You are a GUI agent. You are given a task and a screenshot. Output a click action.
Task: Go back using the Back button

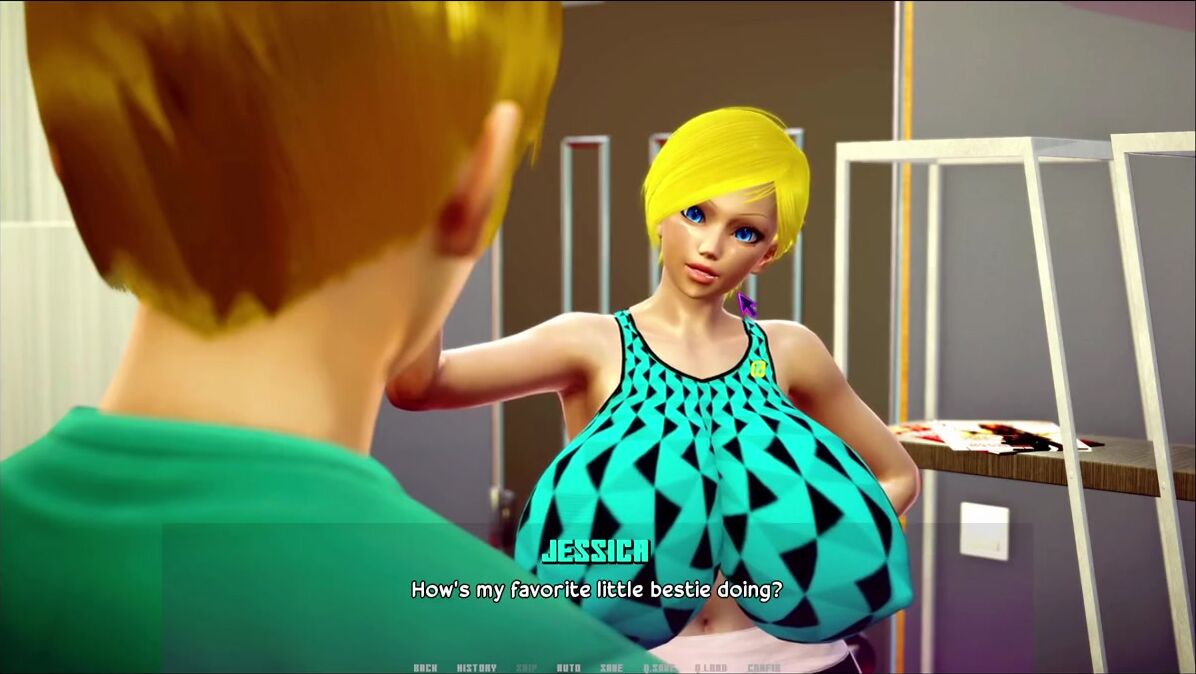(425, 668)
